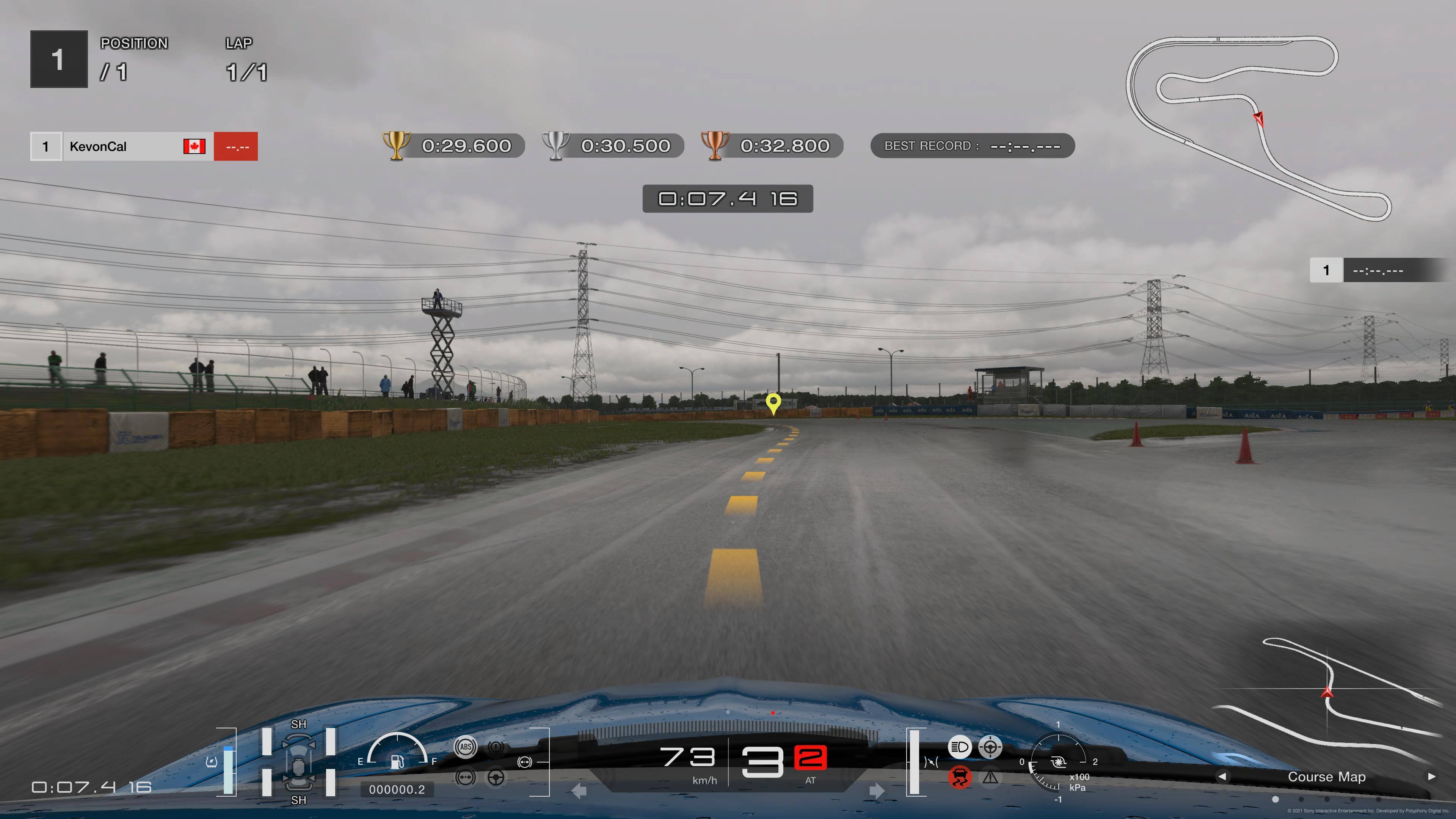Select the bronze trophy target time
Screen dimensions: 1456x819
click(772, 146)
